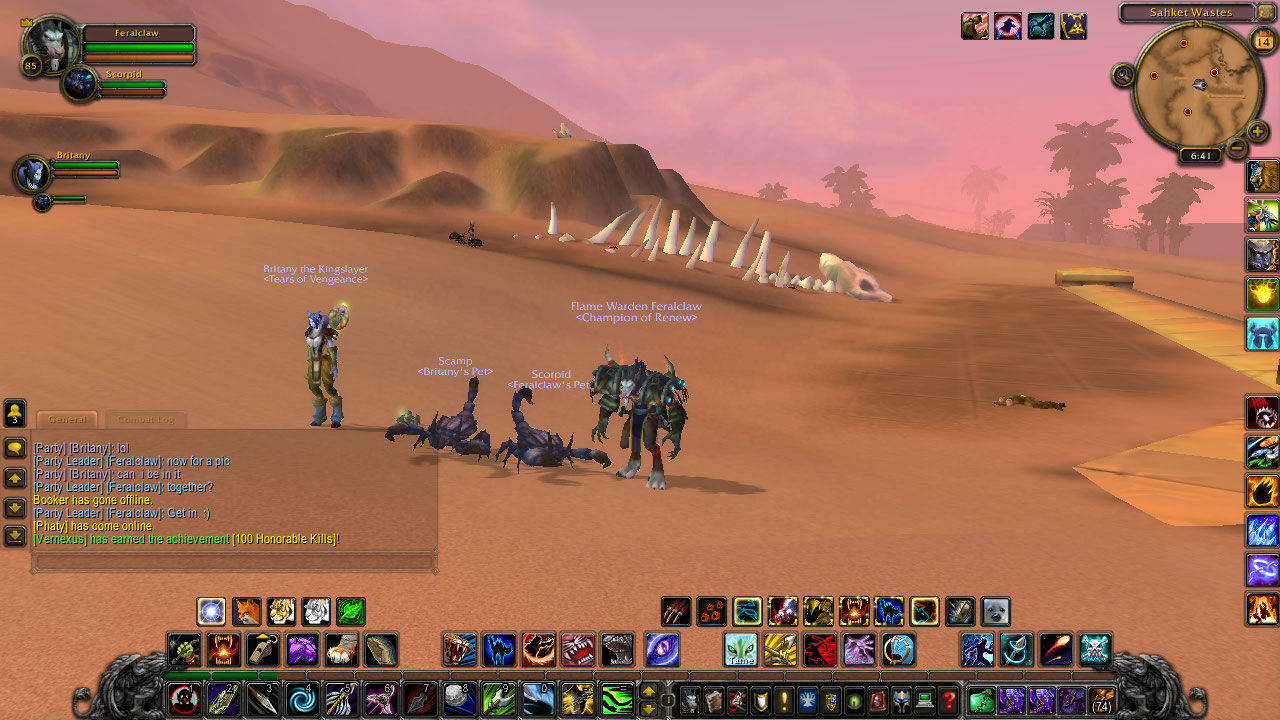Open help with the red question mark icon
The width and height of the screenshot is (1280, 720).
pyautogui.click(x=948, y=700)
